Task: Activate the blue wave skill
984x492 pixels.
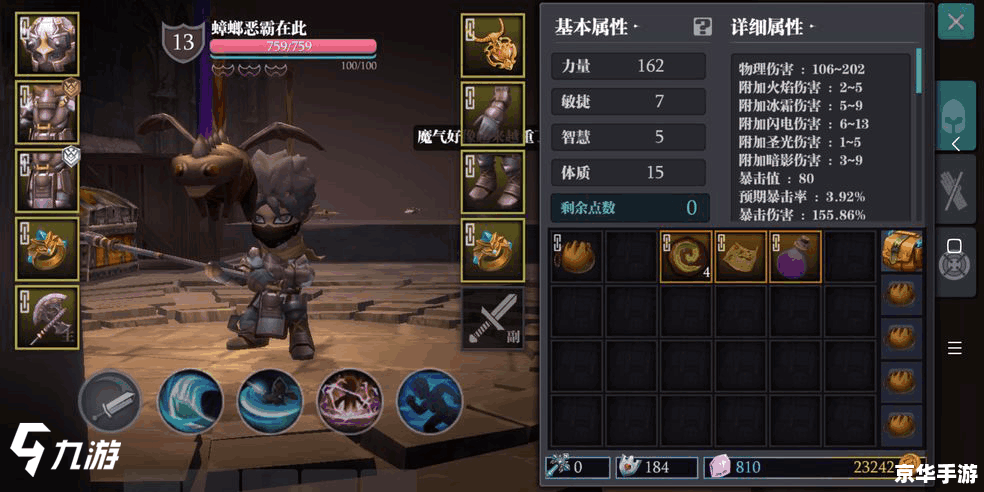Action: (x=190, y=402)
